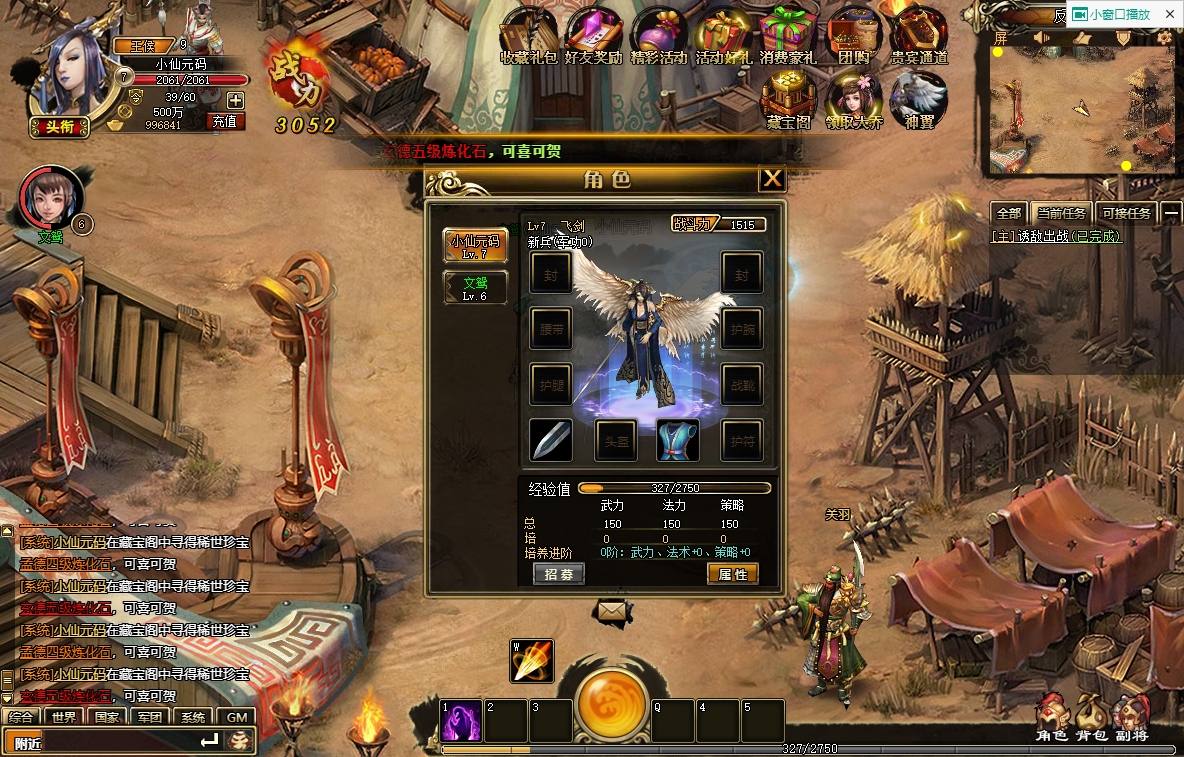Click the 充值 recharge button
1184x757 pixels.
[x=225, y=121]
